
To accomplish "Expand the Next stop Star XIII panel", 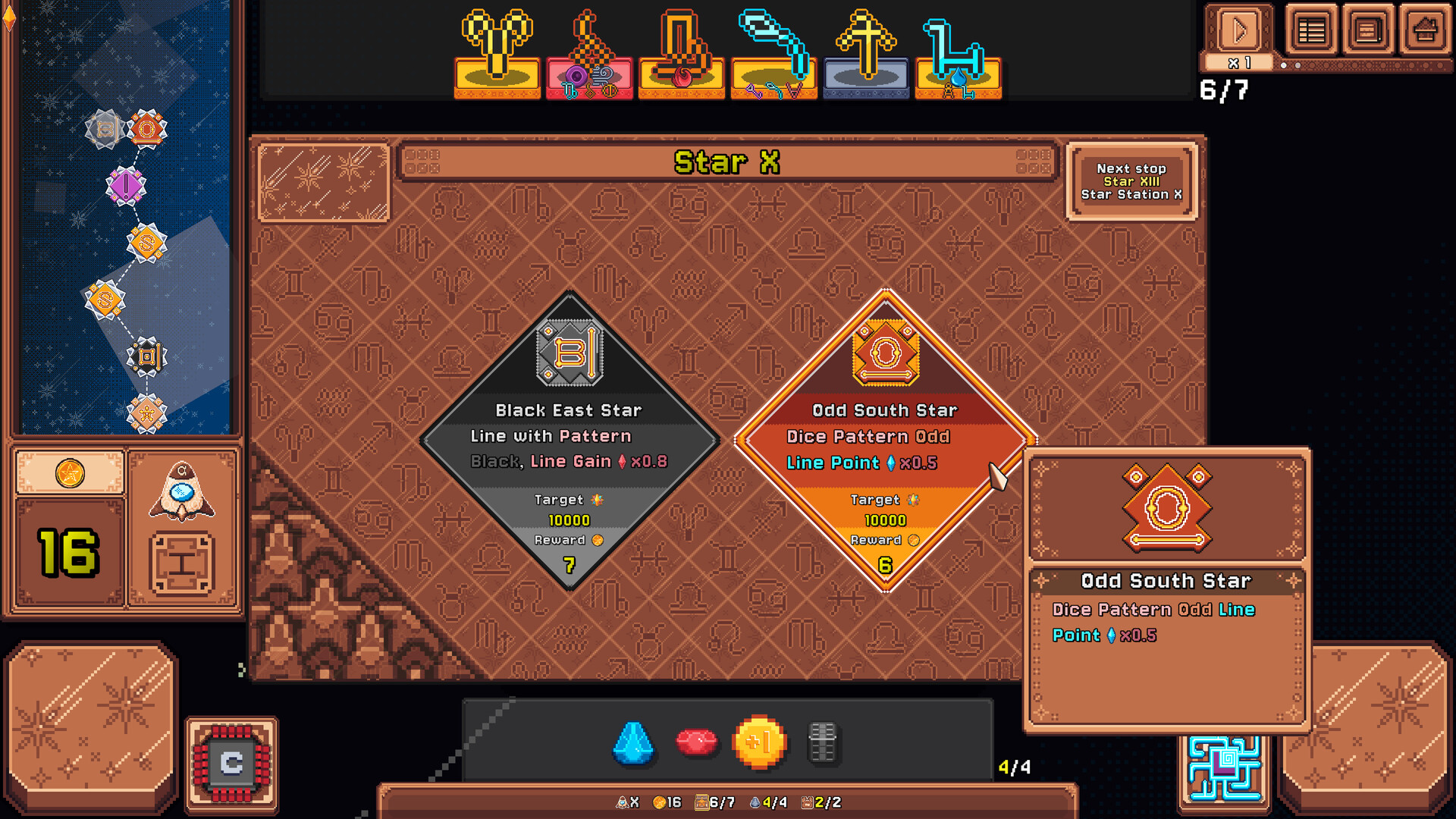I will pos(1131,181).
